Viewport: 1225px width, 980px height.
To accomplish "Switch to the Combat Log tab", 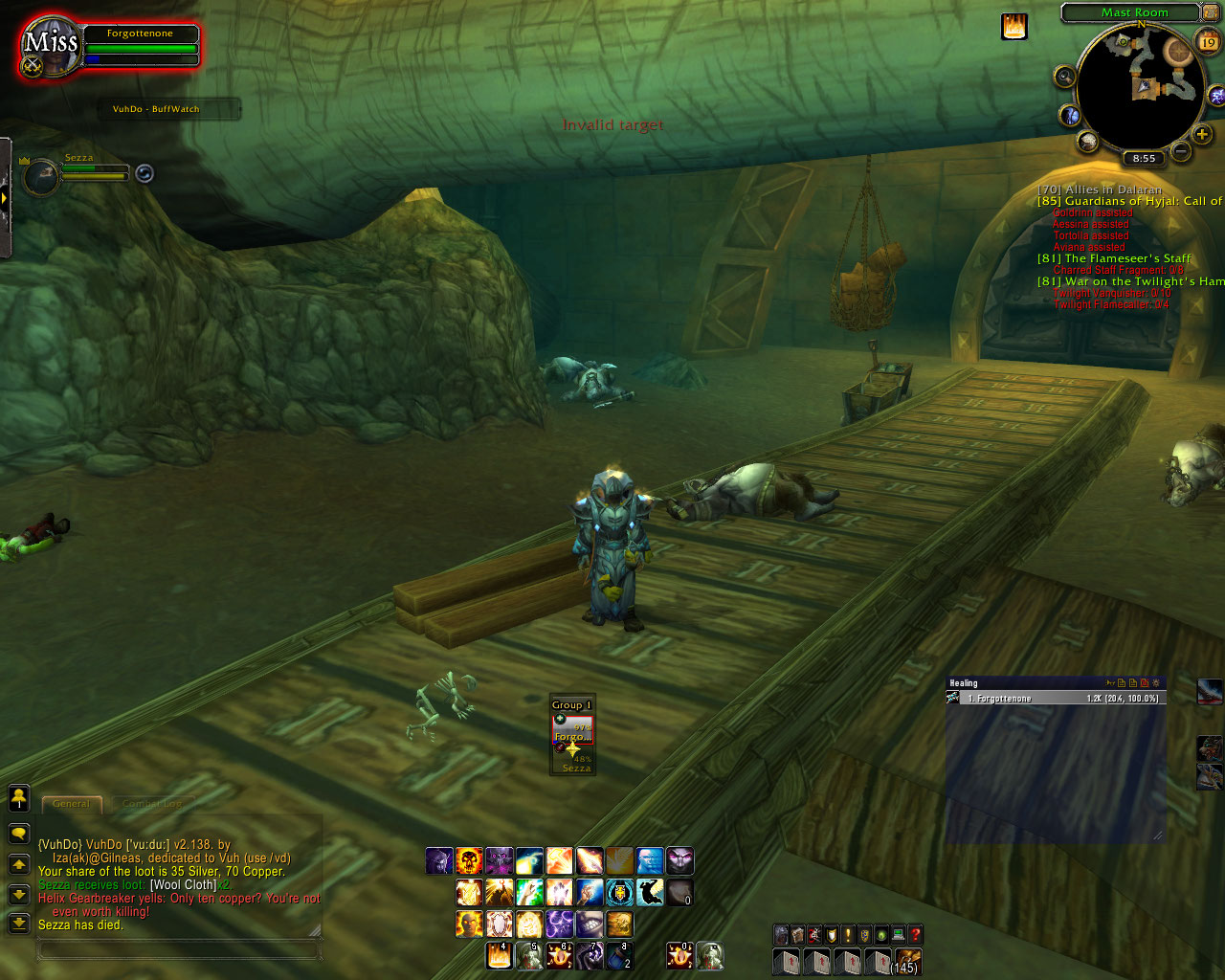I will (x=153, y=804).
